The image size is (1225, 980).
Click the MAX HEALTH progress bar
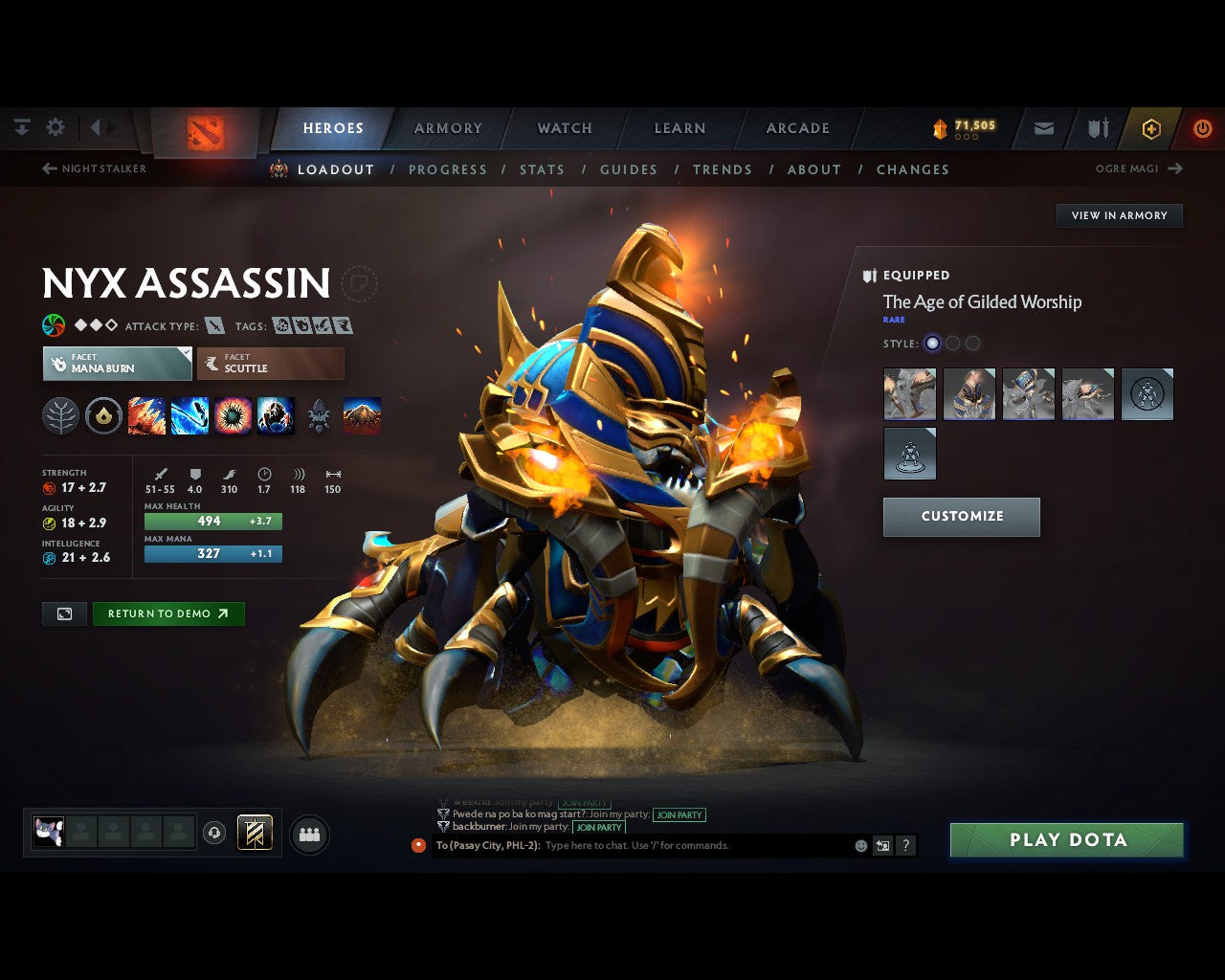(x=212, y=521)
